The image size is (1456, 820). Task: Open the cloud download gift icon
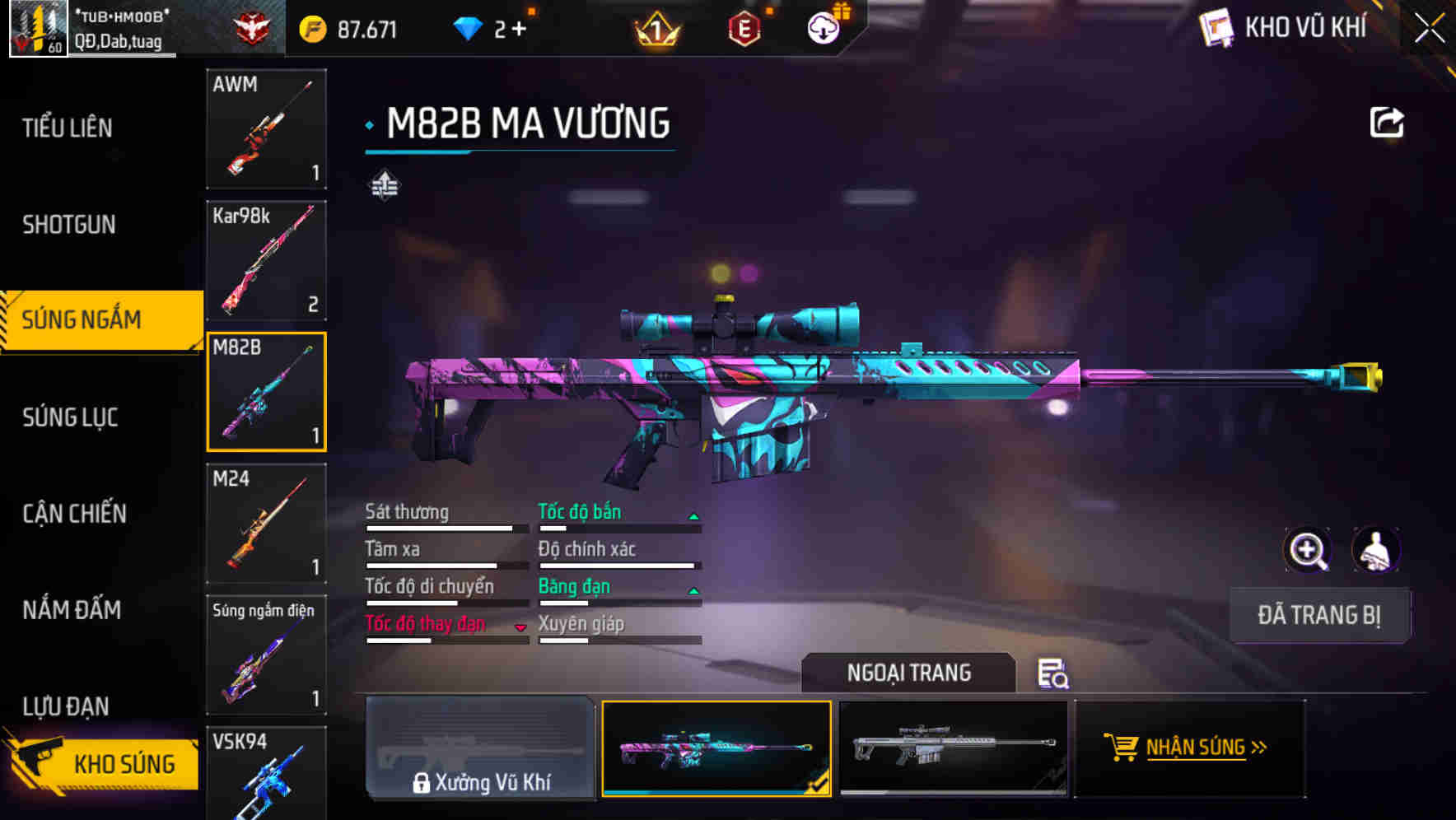coord(823,27)
